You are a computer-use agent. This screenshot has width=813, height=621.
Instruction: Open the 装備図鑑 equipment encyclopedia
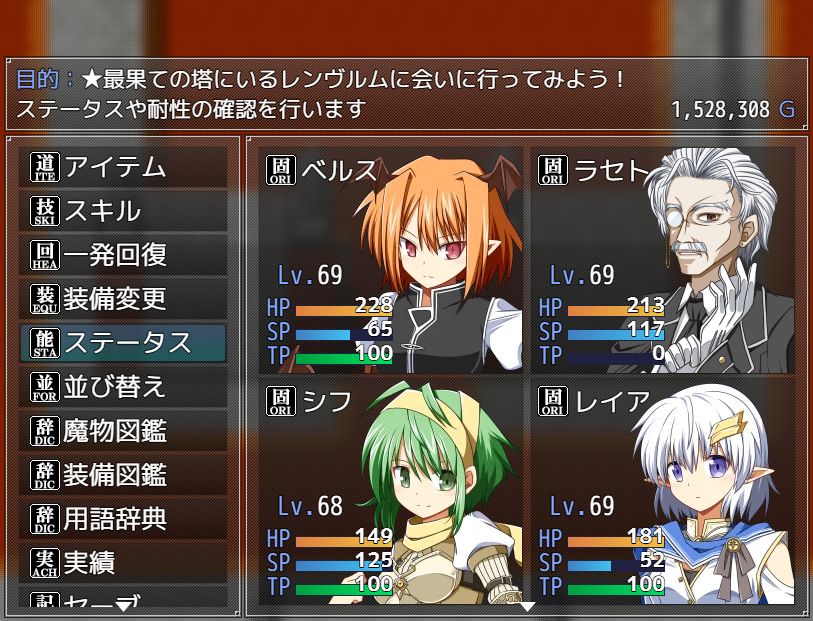(123, 474)
